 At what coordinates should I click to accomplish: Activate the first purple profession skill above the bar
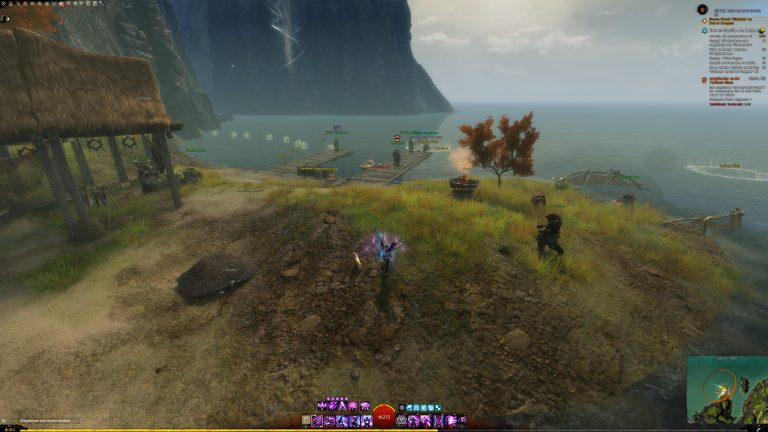[x=320, y=407]
